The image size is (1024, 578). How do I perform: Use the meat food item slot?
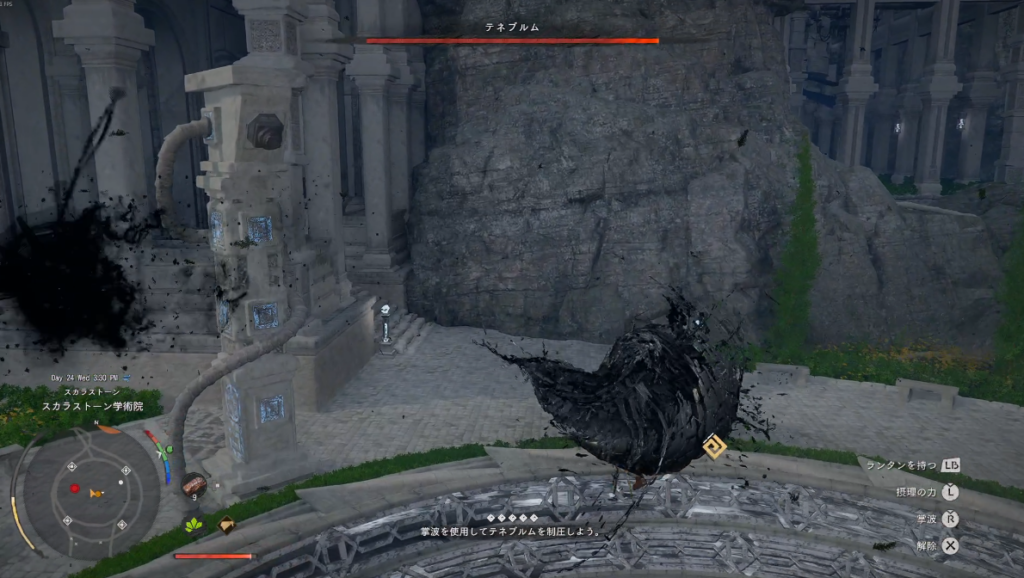195,485
